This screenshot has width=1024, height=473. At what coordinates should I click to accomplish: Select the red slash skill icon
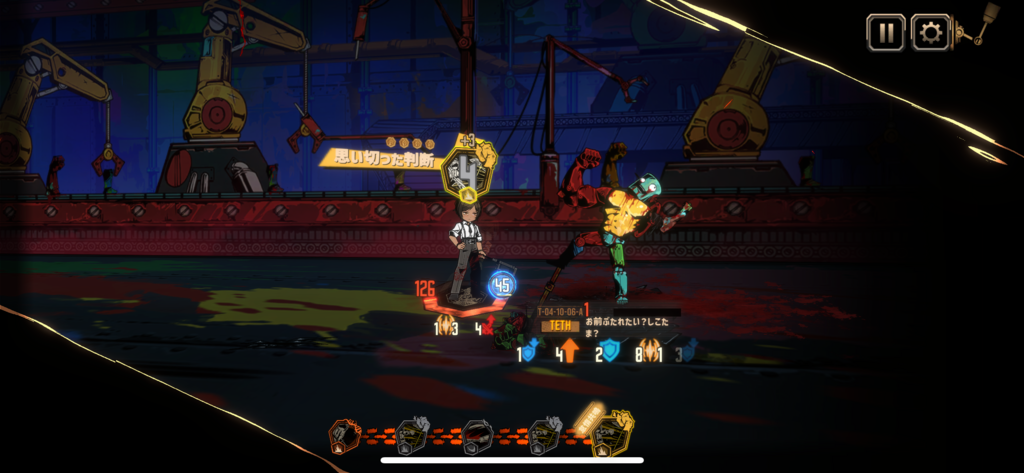point(477,436)
